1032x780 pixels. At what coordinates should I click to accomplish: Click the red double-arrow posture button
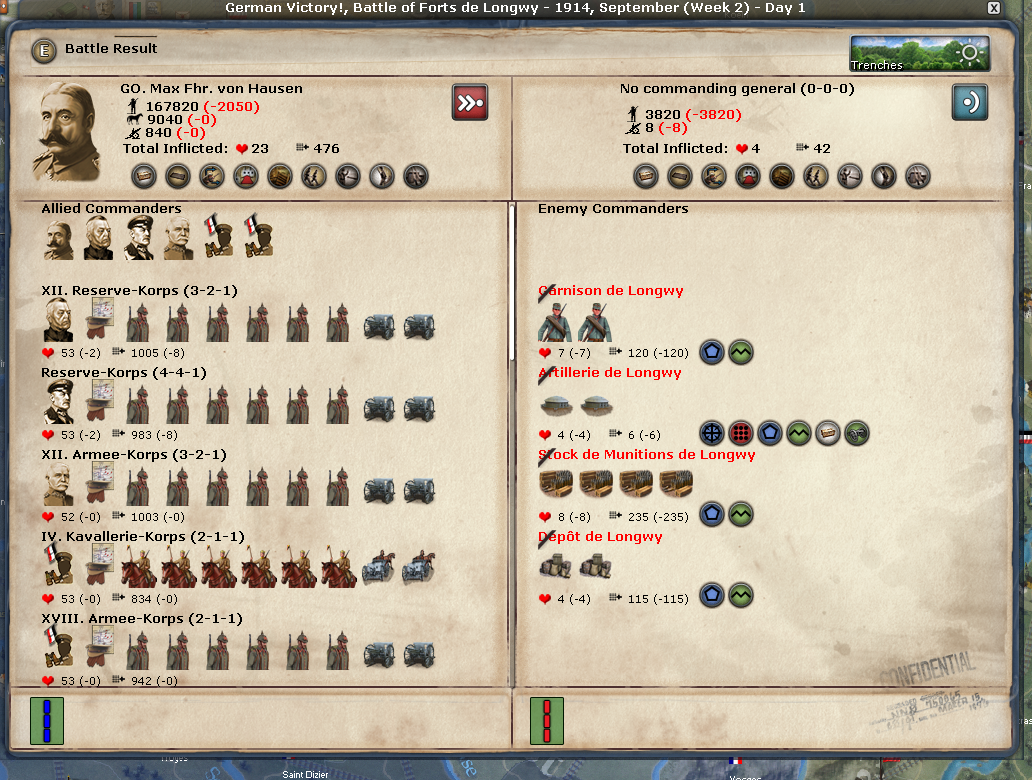pyautogui.click(x=469, y=102)
